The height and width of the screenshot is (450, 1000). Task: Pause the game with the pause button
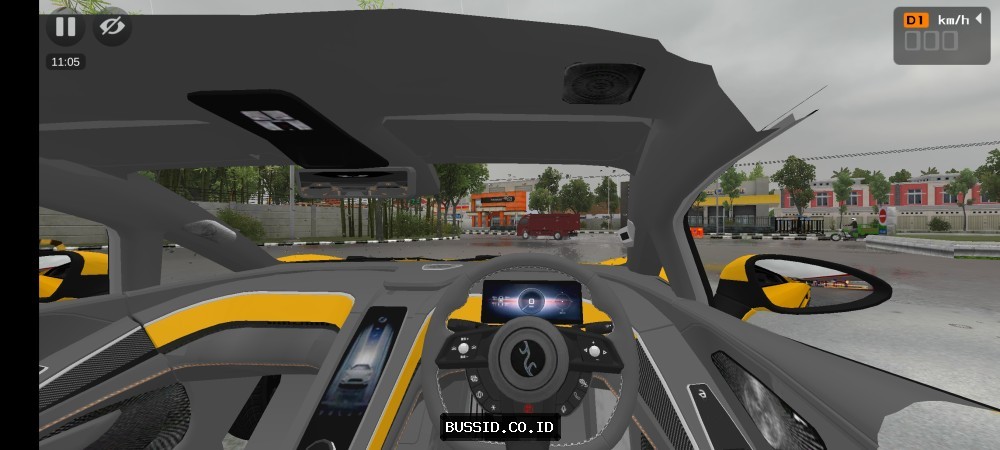[65, 26]
